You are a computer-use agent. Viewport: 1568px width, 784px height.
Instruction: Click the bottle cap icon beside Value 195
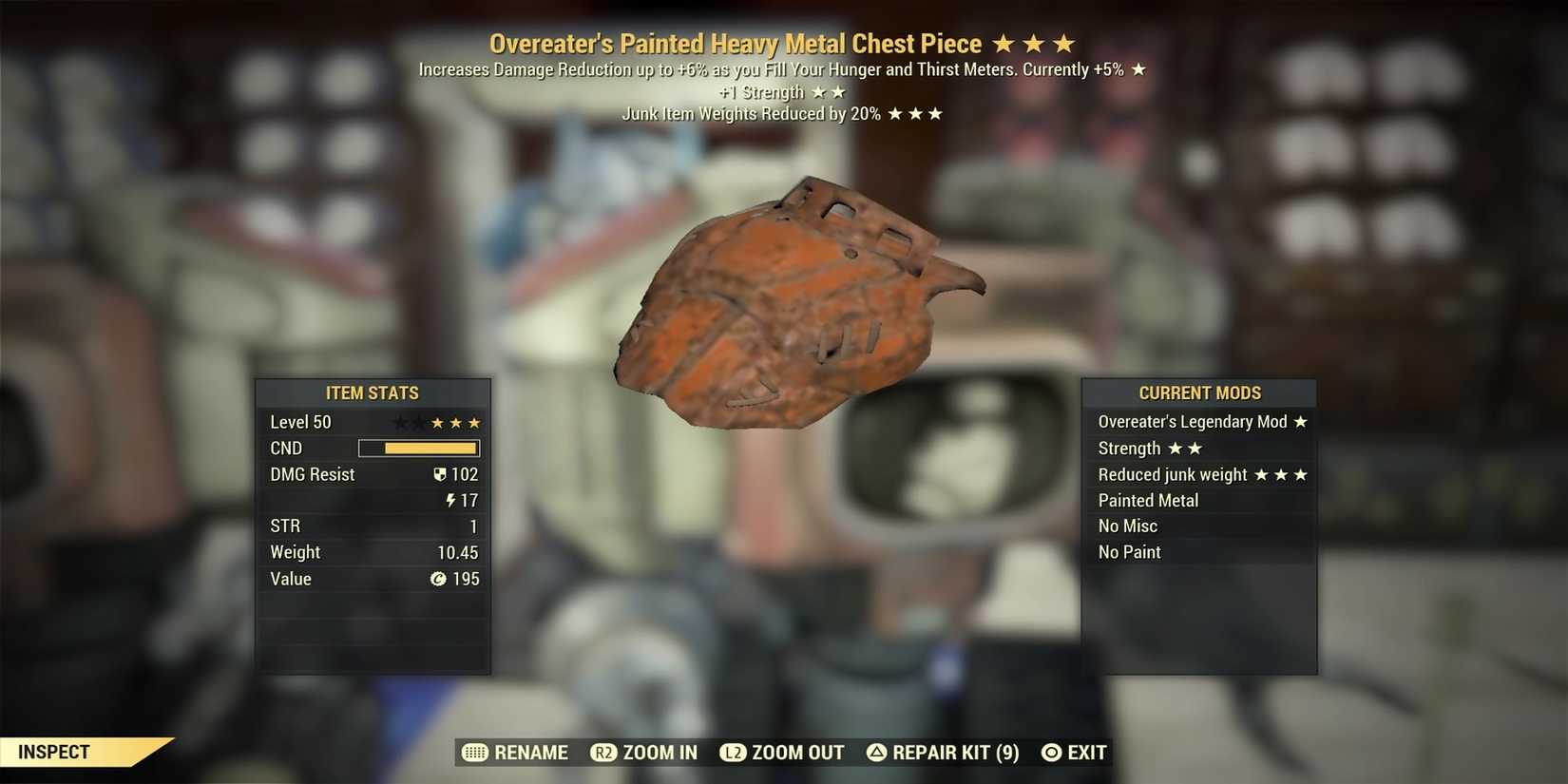pyautogui.click(x=438, y=579)
